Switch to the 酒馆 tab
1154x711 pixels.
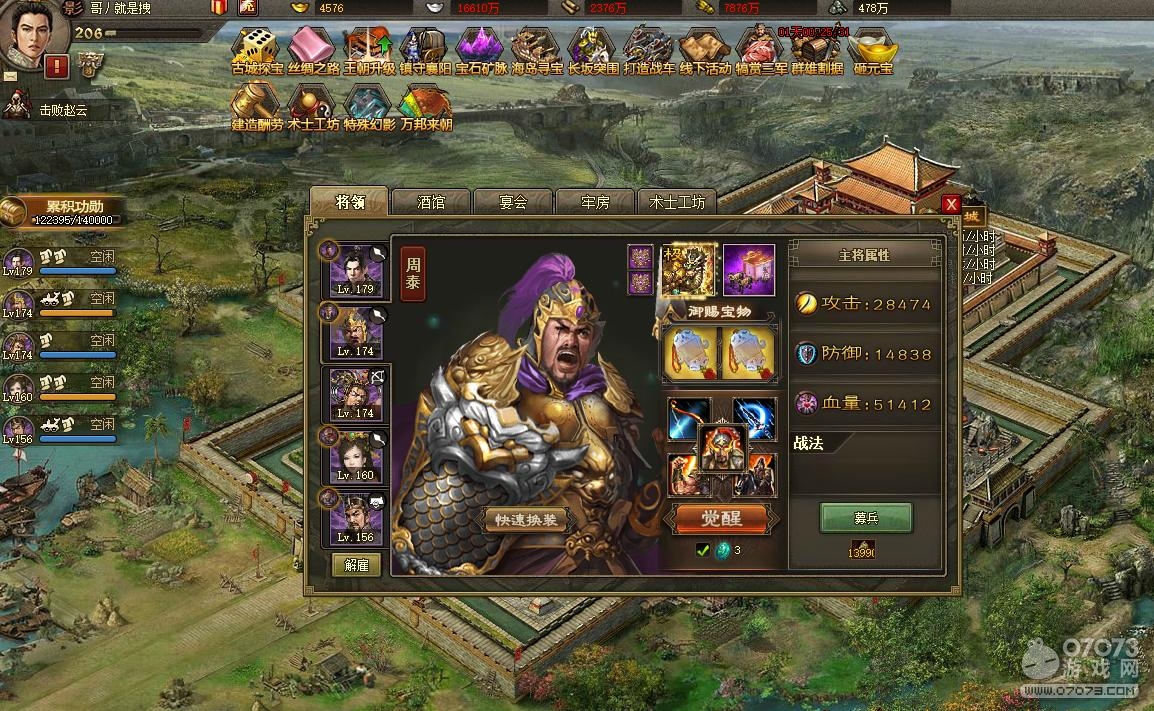coord(431,202)
